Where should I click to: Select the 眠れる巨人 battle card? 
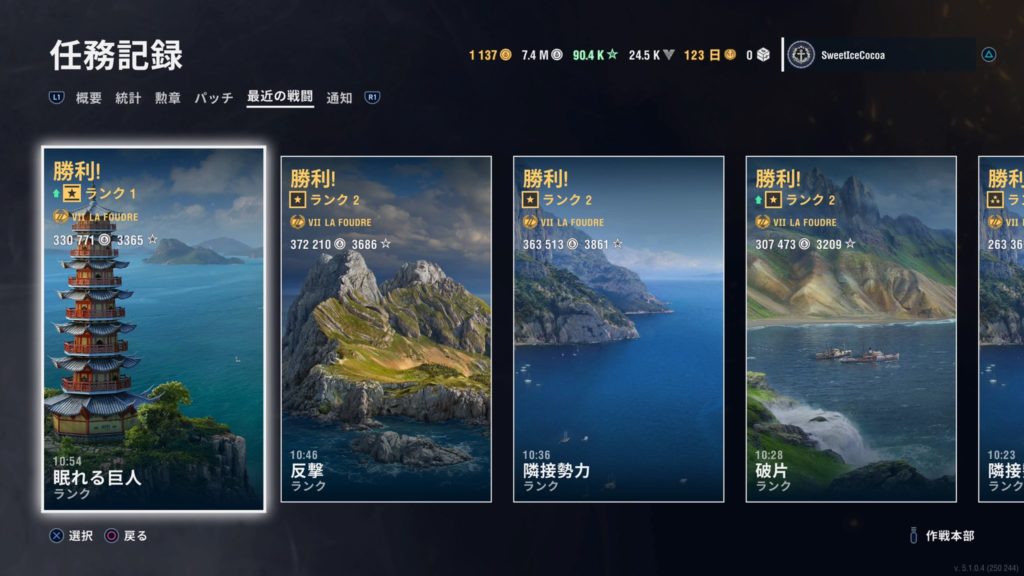(x=154, y=329)
